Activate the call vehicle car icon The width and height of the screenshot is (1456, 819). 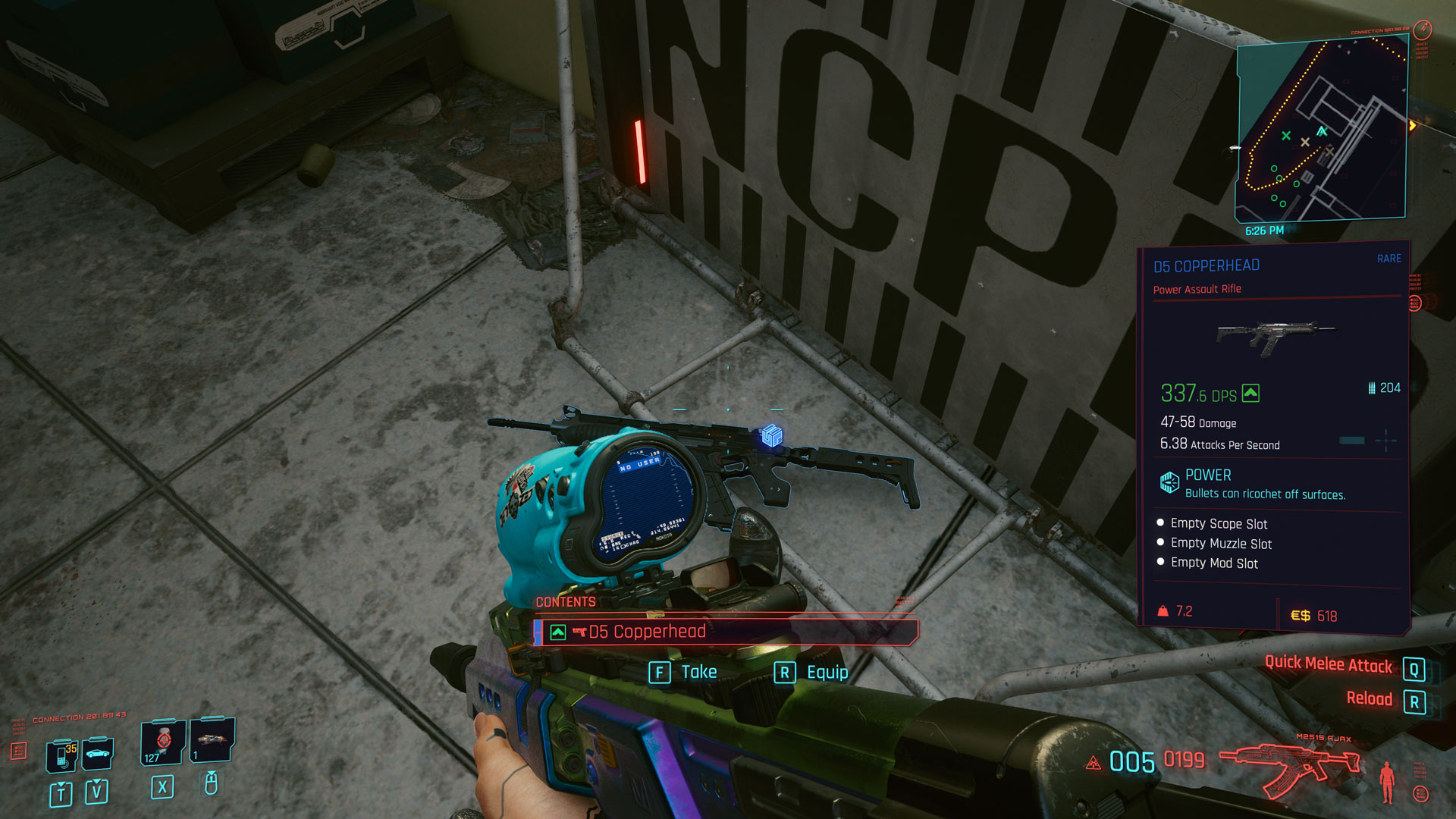point(99,753)
